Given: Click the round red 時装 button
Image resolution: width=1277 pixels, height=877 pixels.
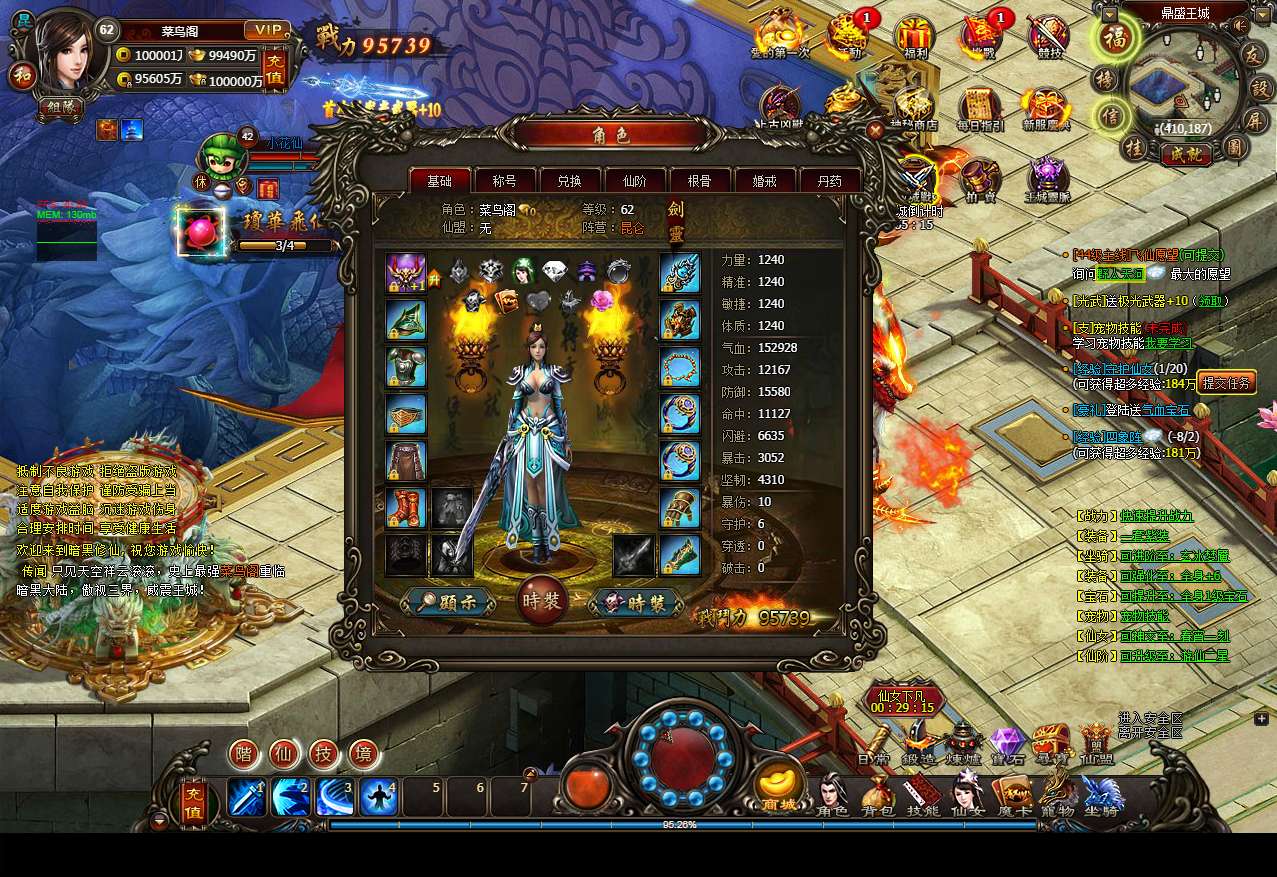Looking at the screenshot, I should pos(543,601).
